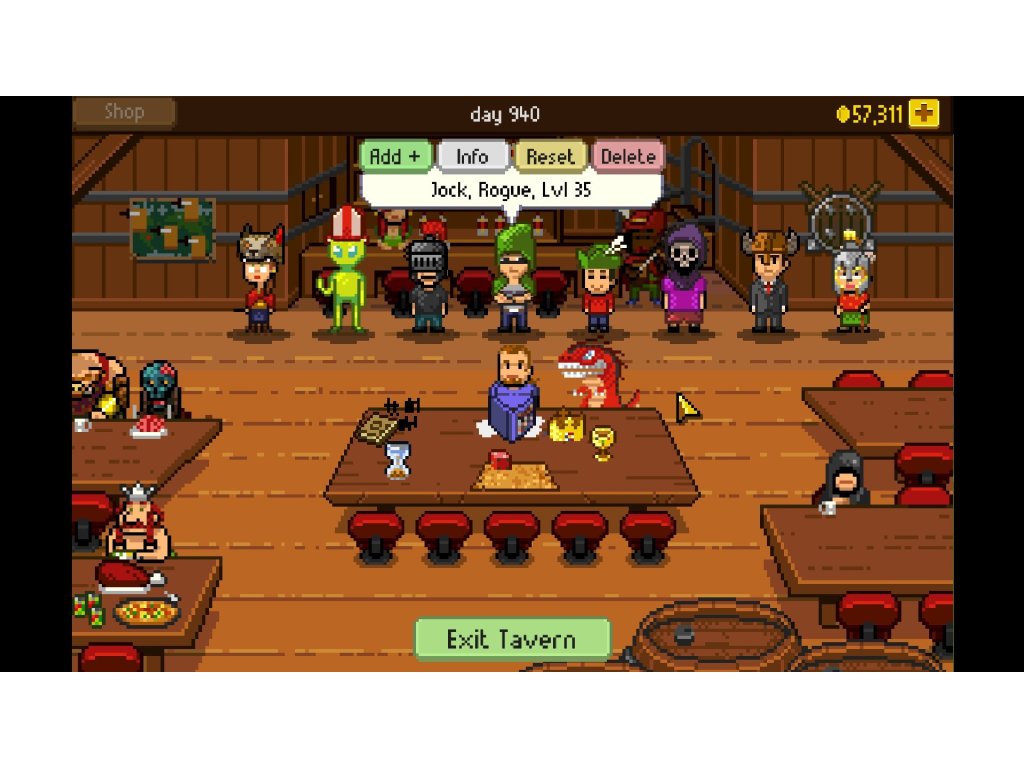Open the Shop
Viewport: 1024px width, 768px height.
124,113
